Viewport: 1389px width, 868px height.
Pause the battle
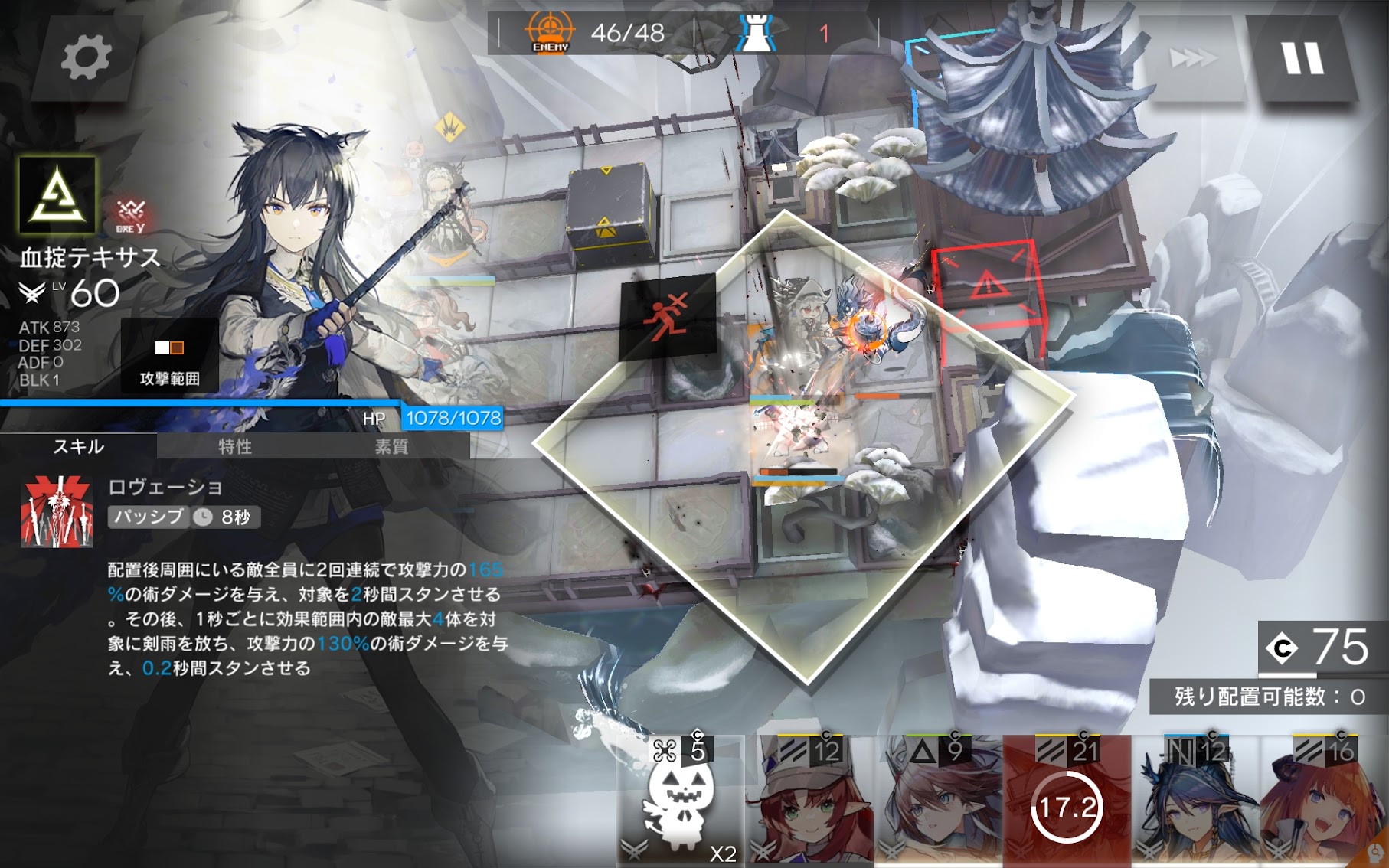[1302, 58]
